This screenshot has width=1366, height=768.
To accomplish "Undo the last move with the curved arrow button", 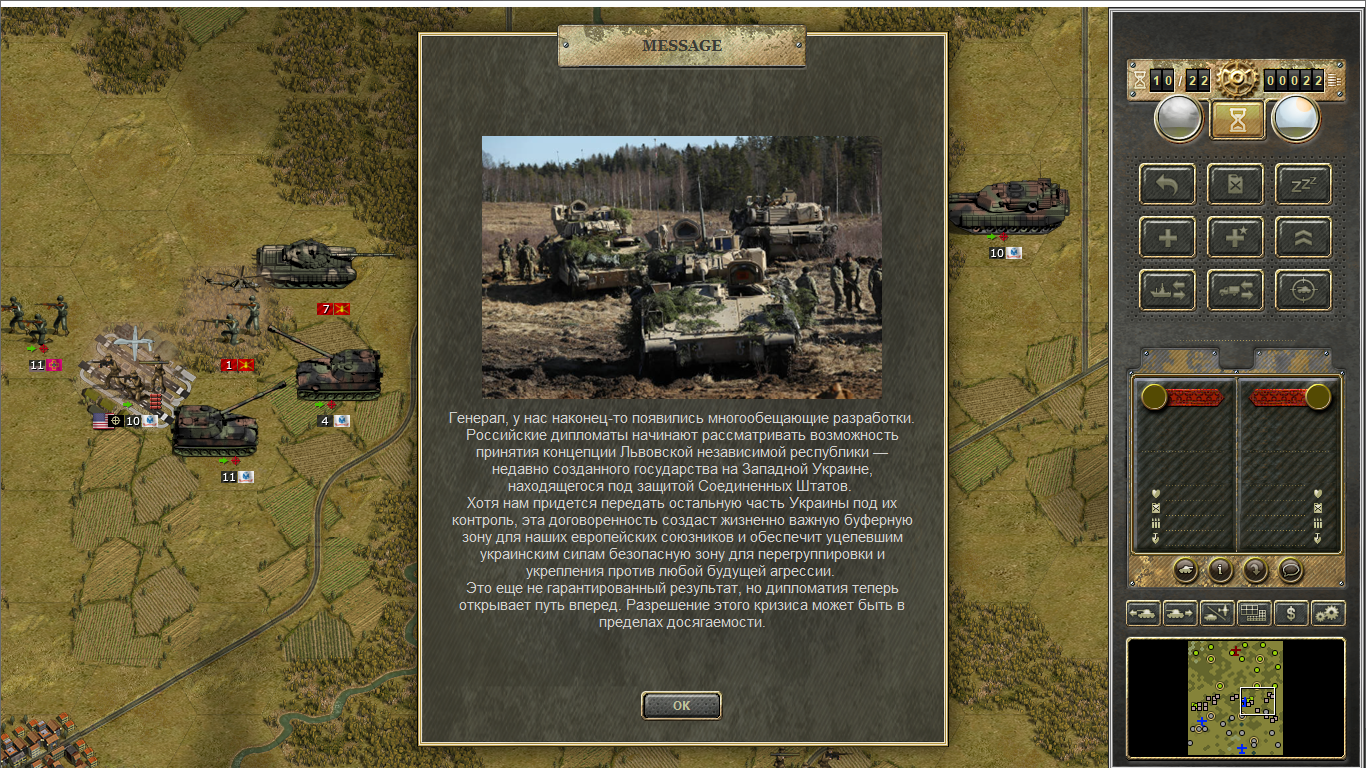I will click(x=1167, y=184).
